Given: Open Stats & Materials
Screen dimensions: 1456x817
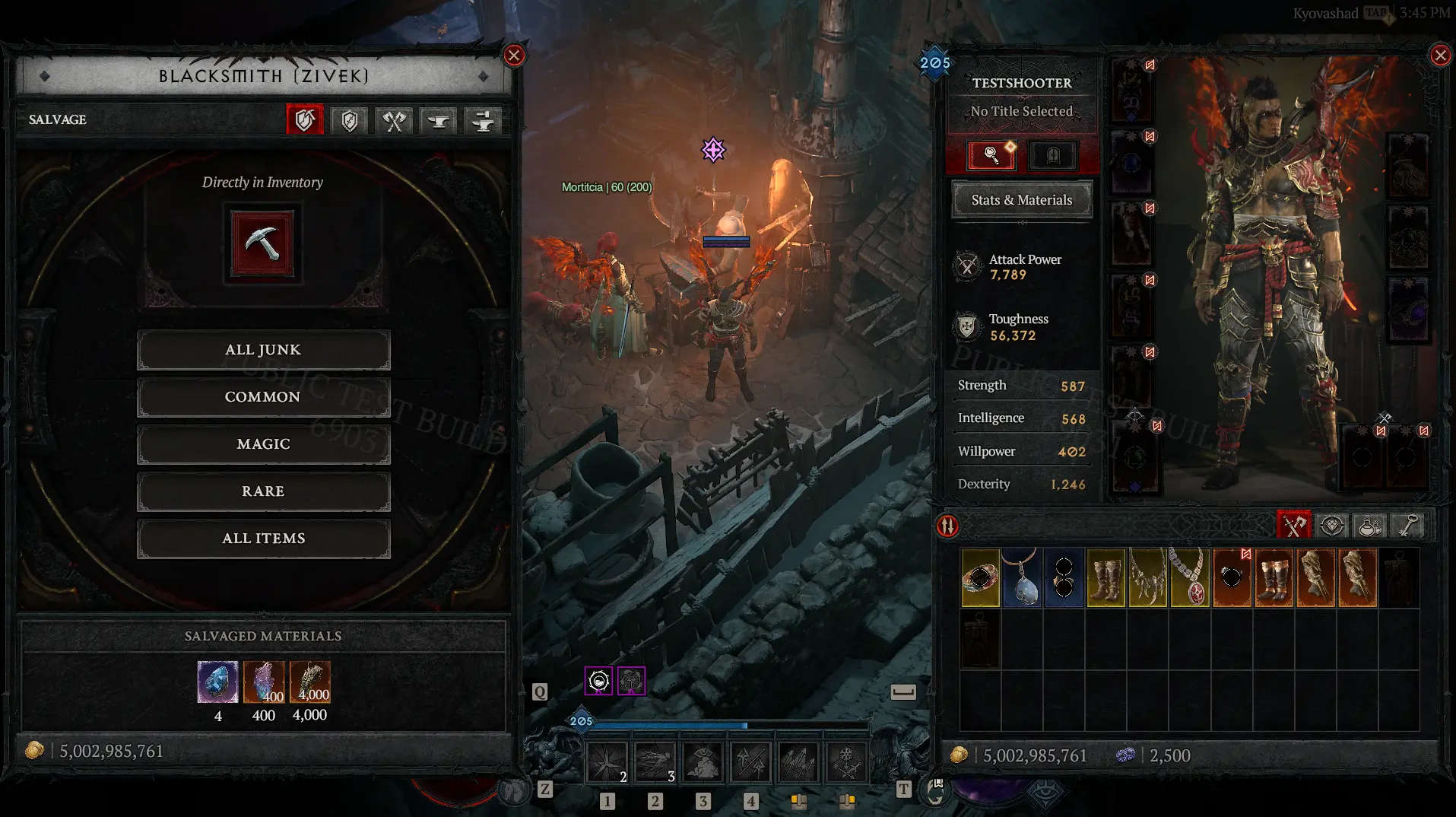Looking at the screenshot, I should (1021, 200).
